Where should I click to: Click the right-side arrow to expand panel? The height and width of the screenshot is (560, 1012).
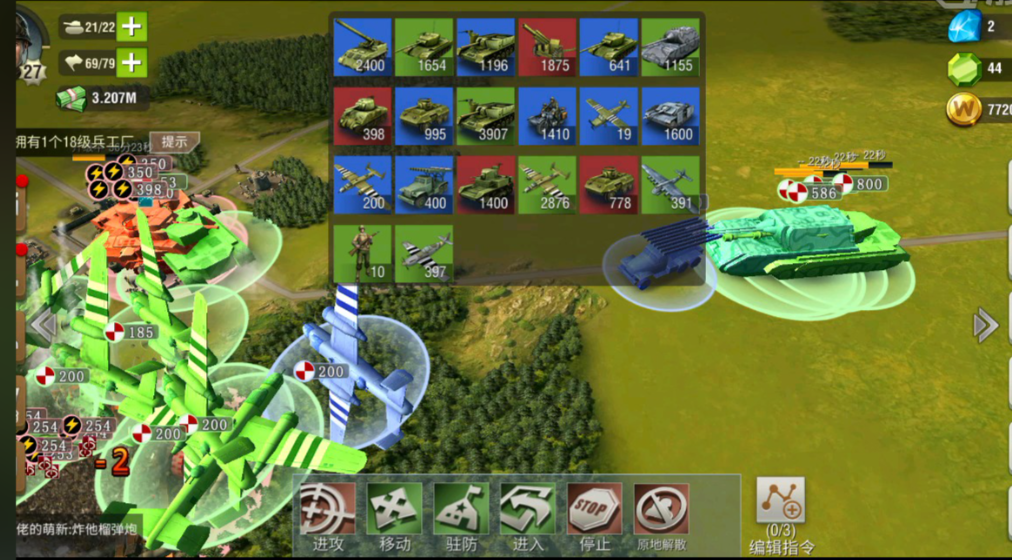coord(985,324)
